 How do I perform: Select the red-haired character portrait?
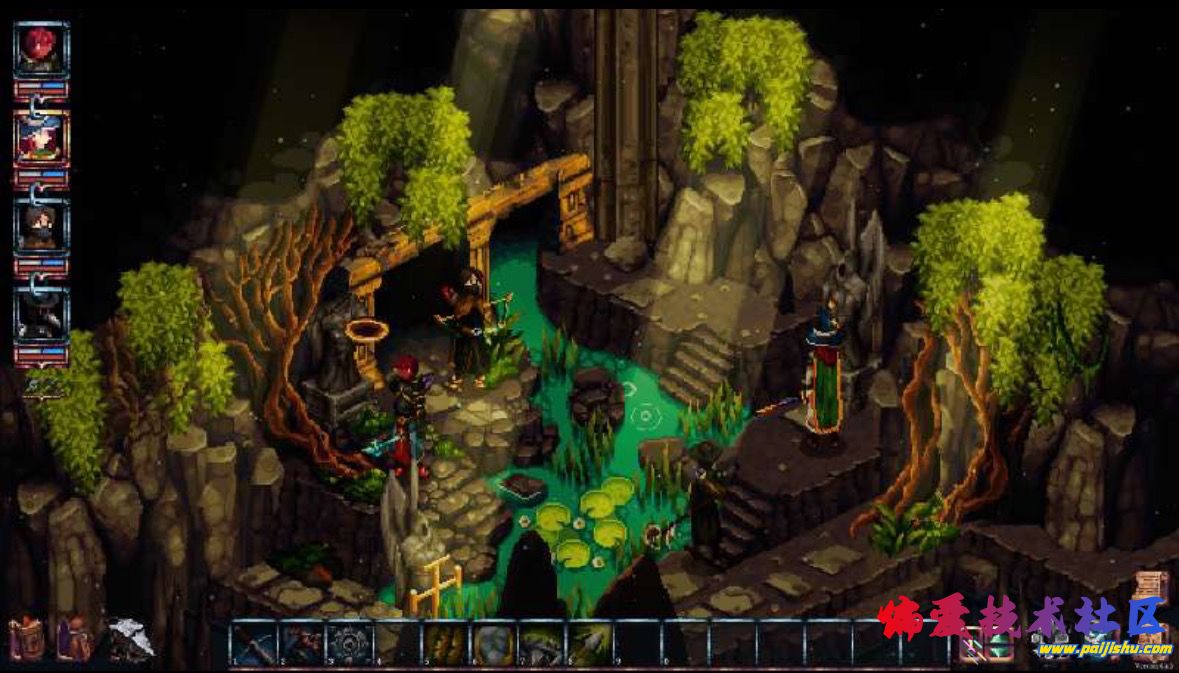coord(41,49)
